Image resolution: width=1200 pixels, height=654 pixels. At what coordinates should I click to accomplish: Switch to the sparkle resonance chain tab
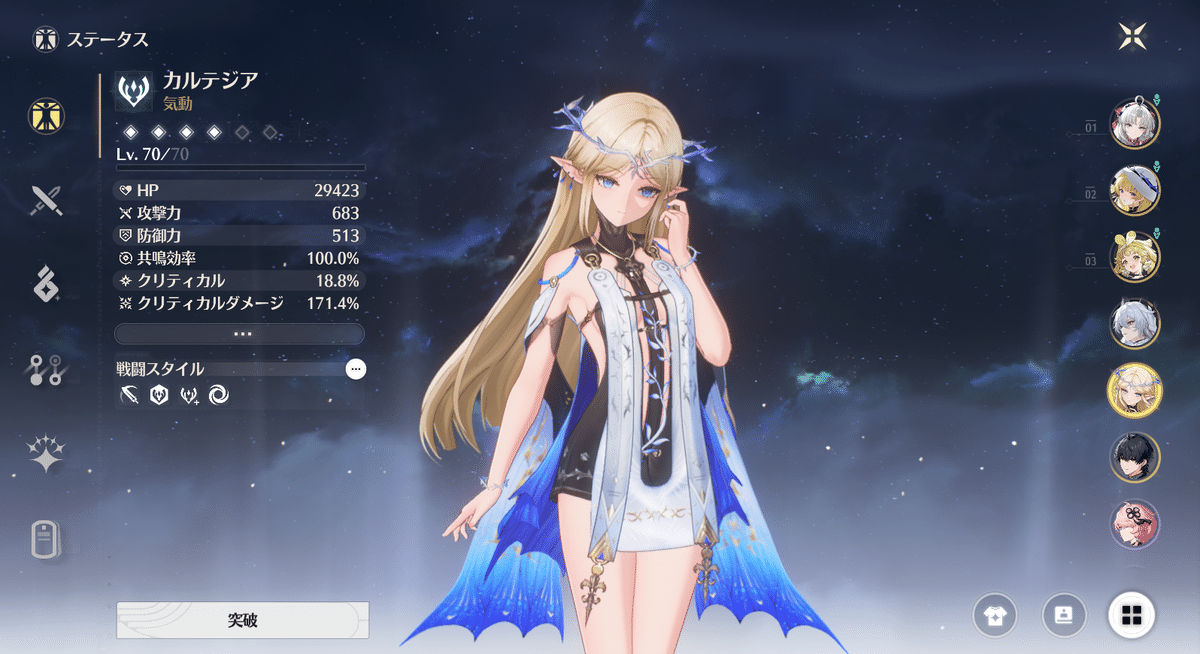pos(46,456)
